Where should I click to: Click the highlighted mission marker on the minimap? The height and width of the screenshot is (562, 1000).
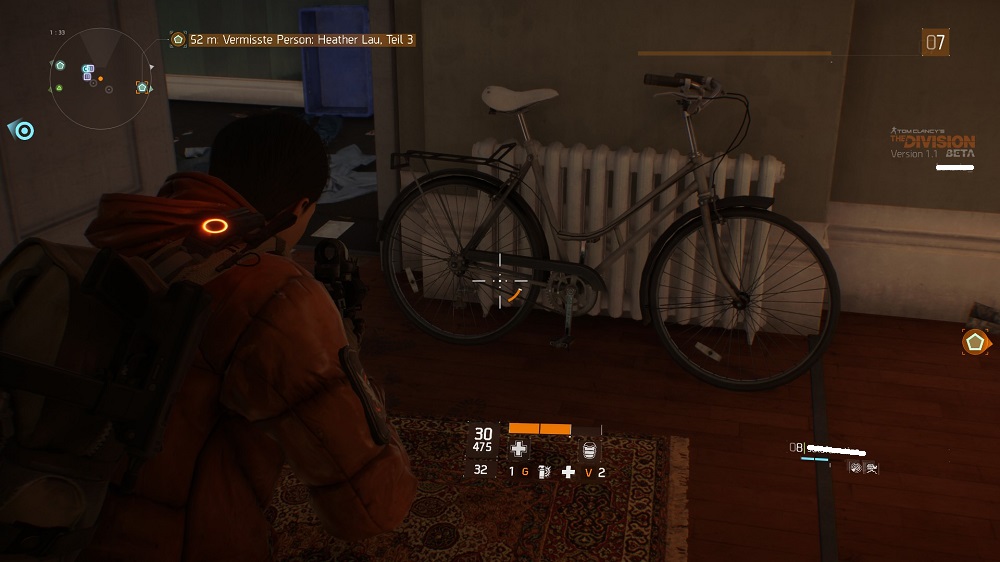(x=142, y=88)
